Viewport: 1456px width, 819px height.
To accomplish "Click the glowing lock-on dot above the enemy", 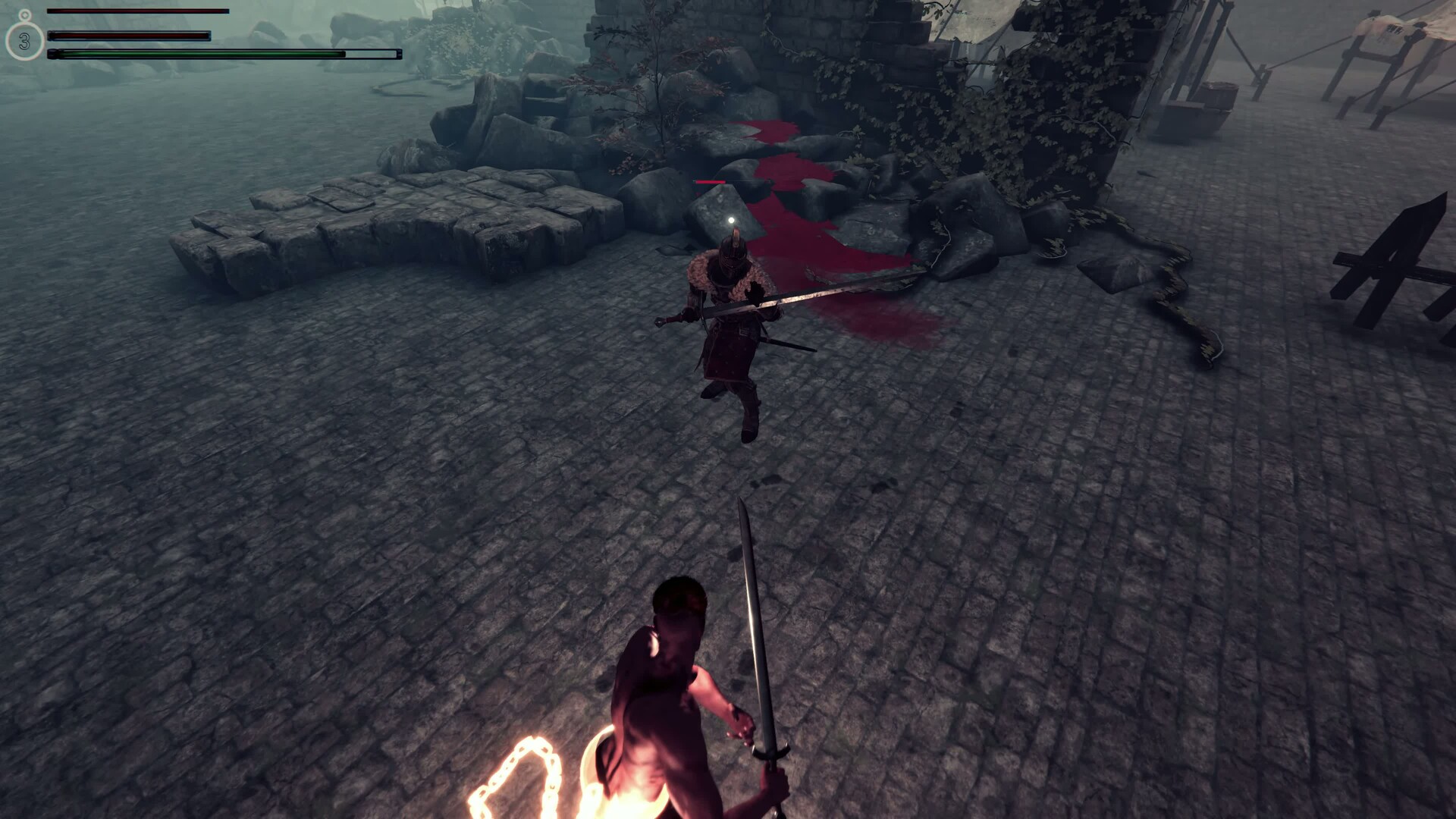I will click(730, 220).
